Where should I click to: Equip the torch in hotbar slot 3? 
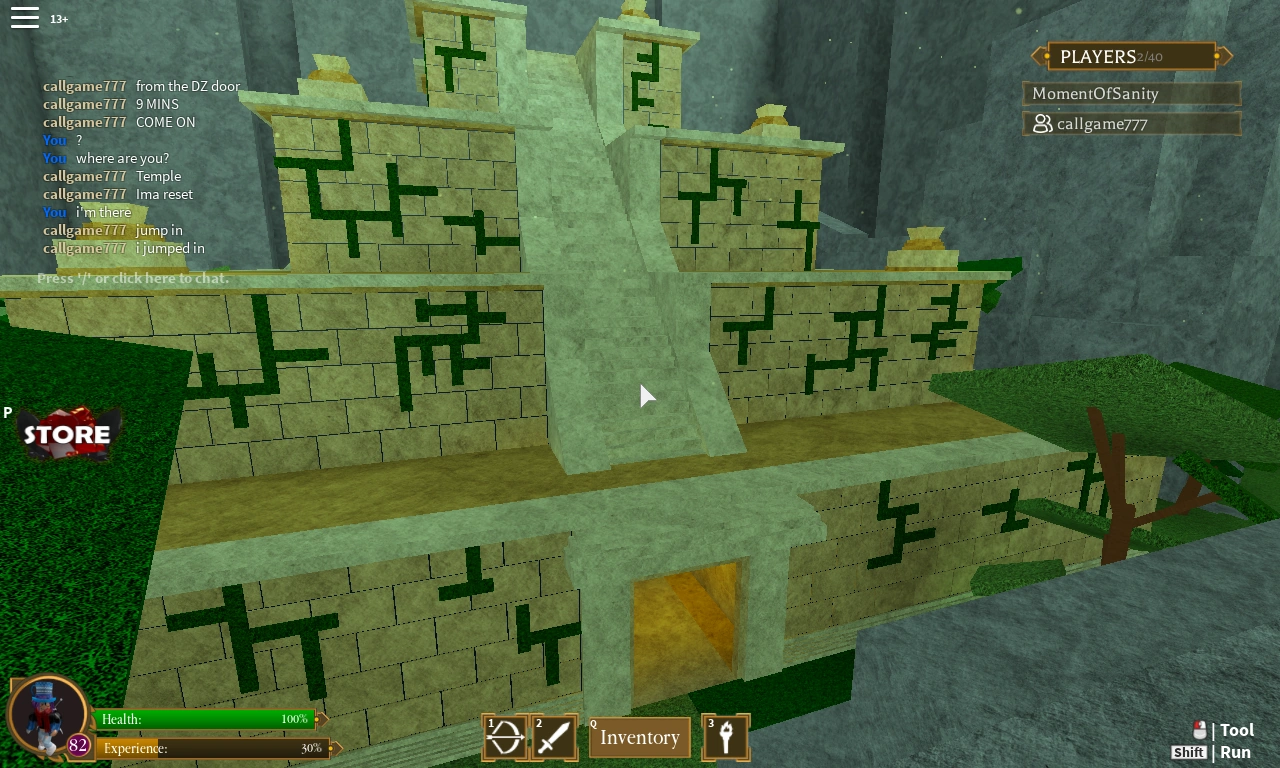coord(726,737)
